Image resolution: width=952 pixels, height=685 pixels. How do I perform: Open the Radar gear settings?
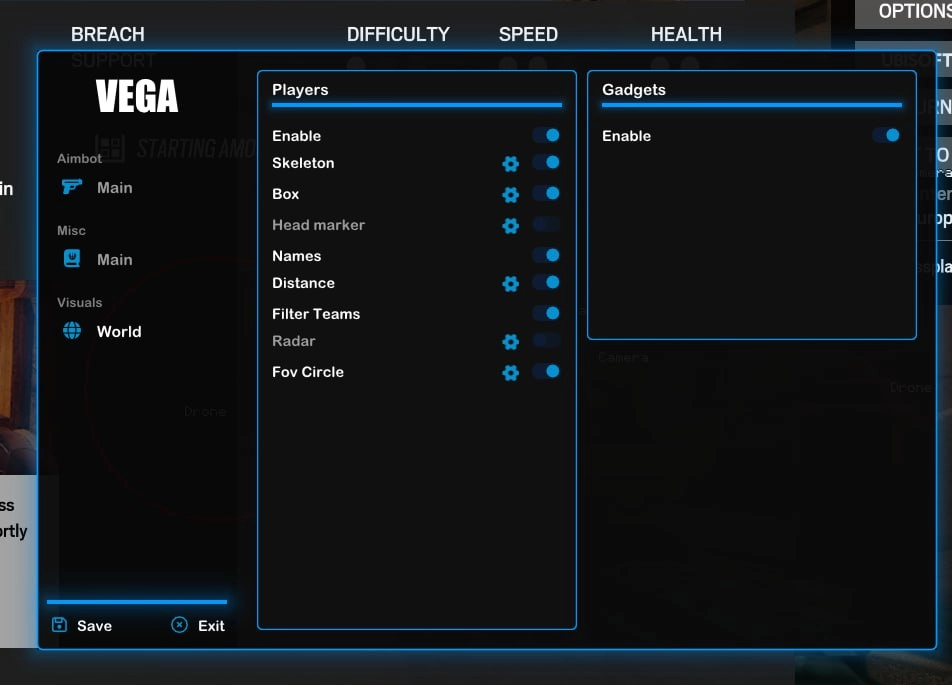point(511,342)
